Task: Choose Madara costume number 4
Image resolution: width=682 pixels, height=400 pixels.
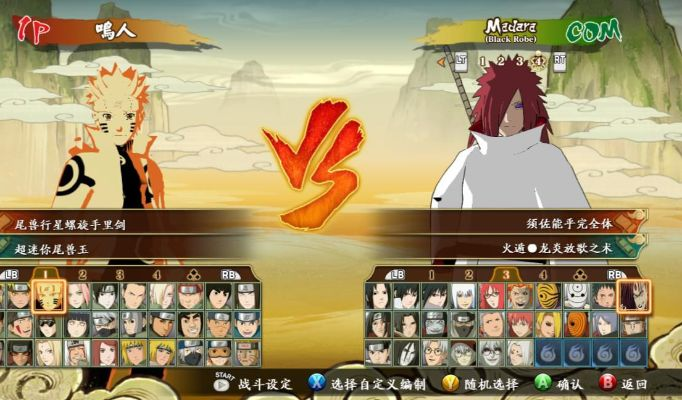Action: click(537, 62)
